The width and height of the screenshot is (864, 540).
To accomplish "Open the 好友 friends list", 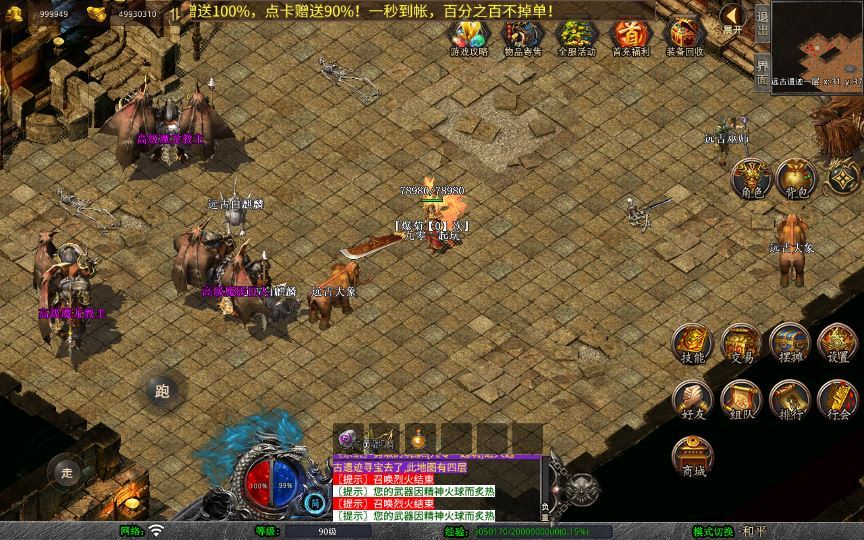I will (692, 399).
